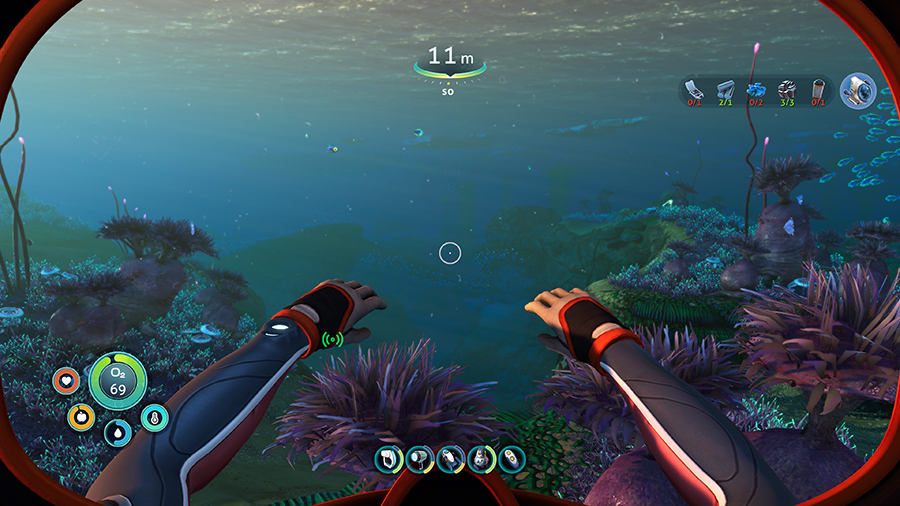
Task: Select the scanner tool in the hotbar
Action: pos(389,459)
